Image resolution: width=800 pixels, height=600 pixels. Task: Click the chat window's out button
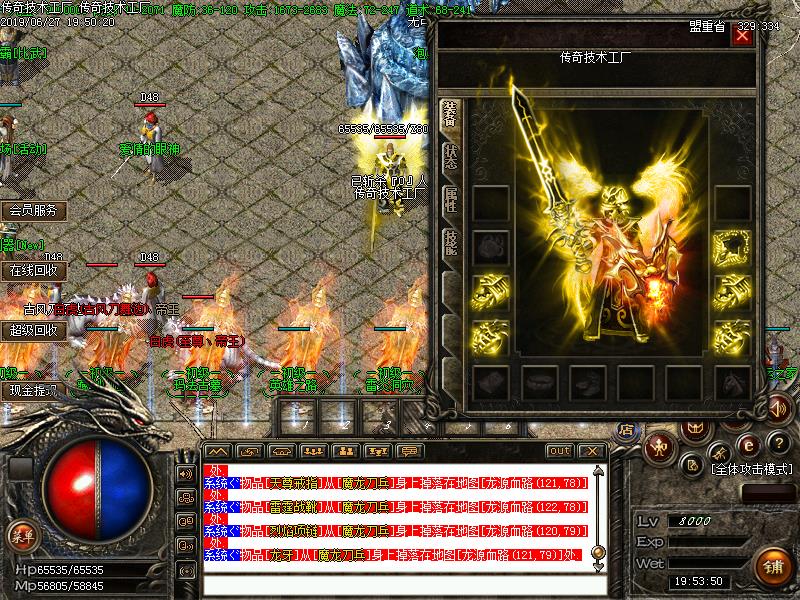[x=560, y=451]
